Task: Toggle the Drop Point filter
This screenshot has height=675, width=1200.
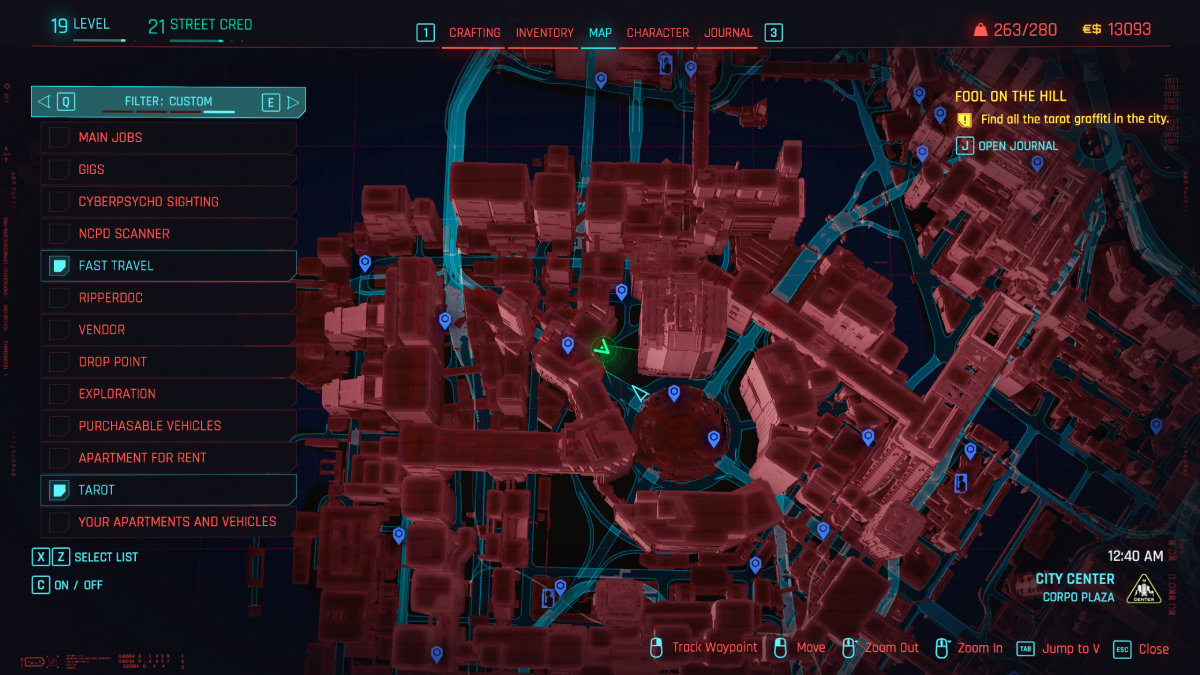Action: [168, 361]
